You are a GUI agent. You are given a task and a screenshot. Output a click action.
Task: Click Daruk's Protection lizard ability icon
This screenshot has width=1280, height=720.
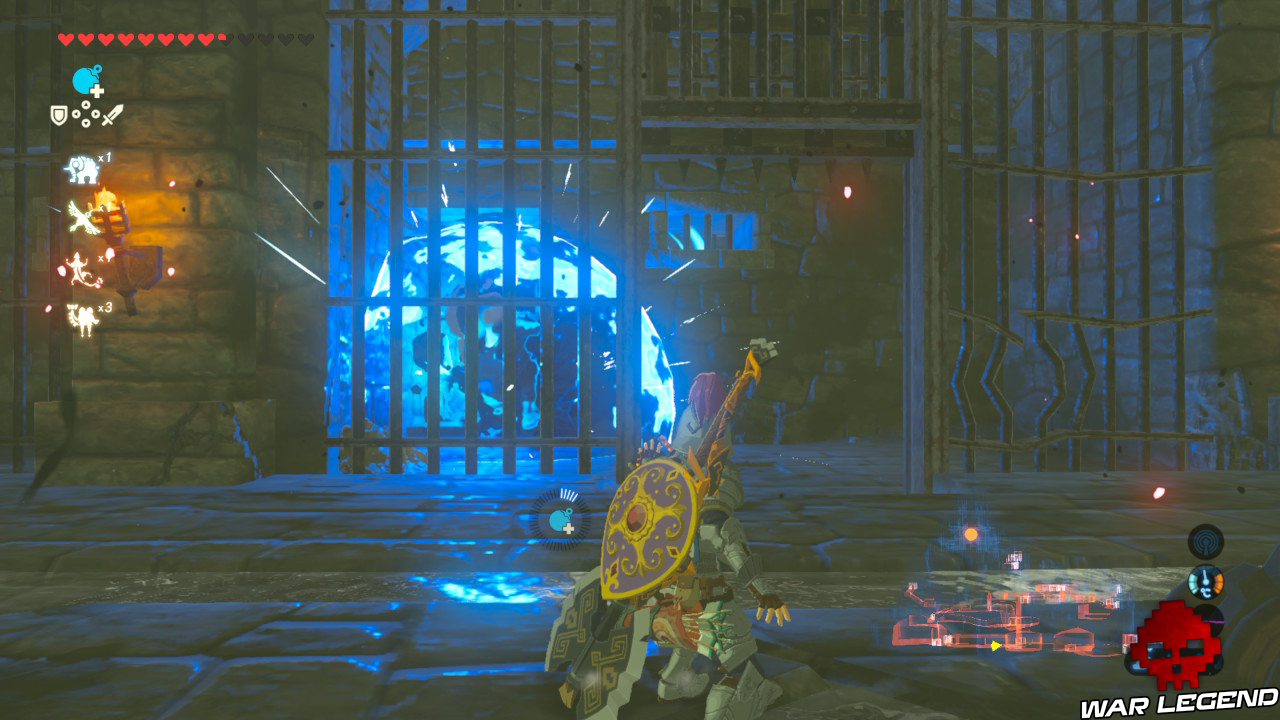(77, 270)
